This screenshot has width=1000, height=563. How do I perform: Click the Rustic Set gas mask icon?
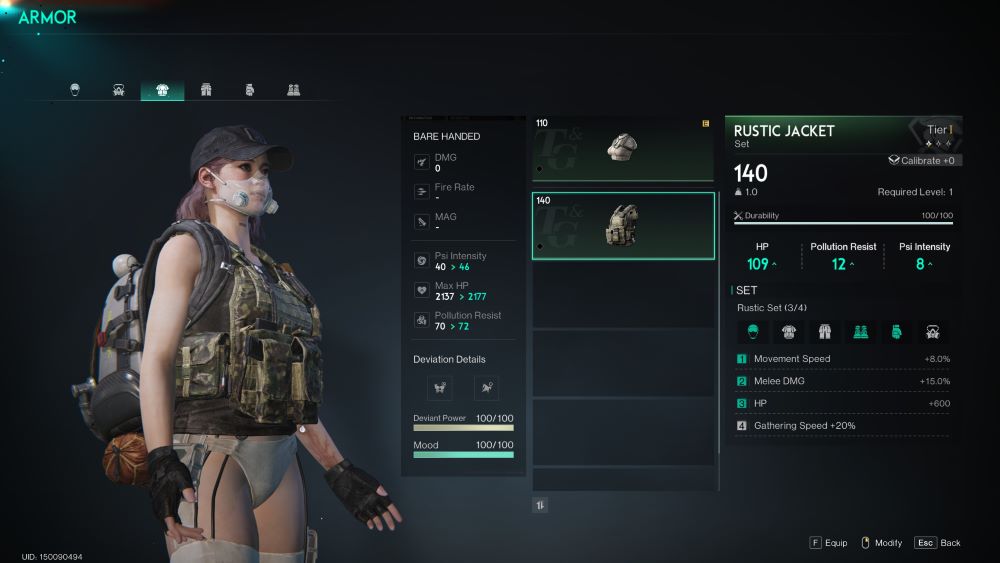coord(932,332)
